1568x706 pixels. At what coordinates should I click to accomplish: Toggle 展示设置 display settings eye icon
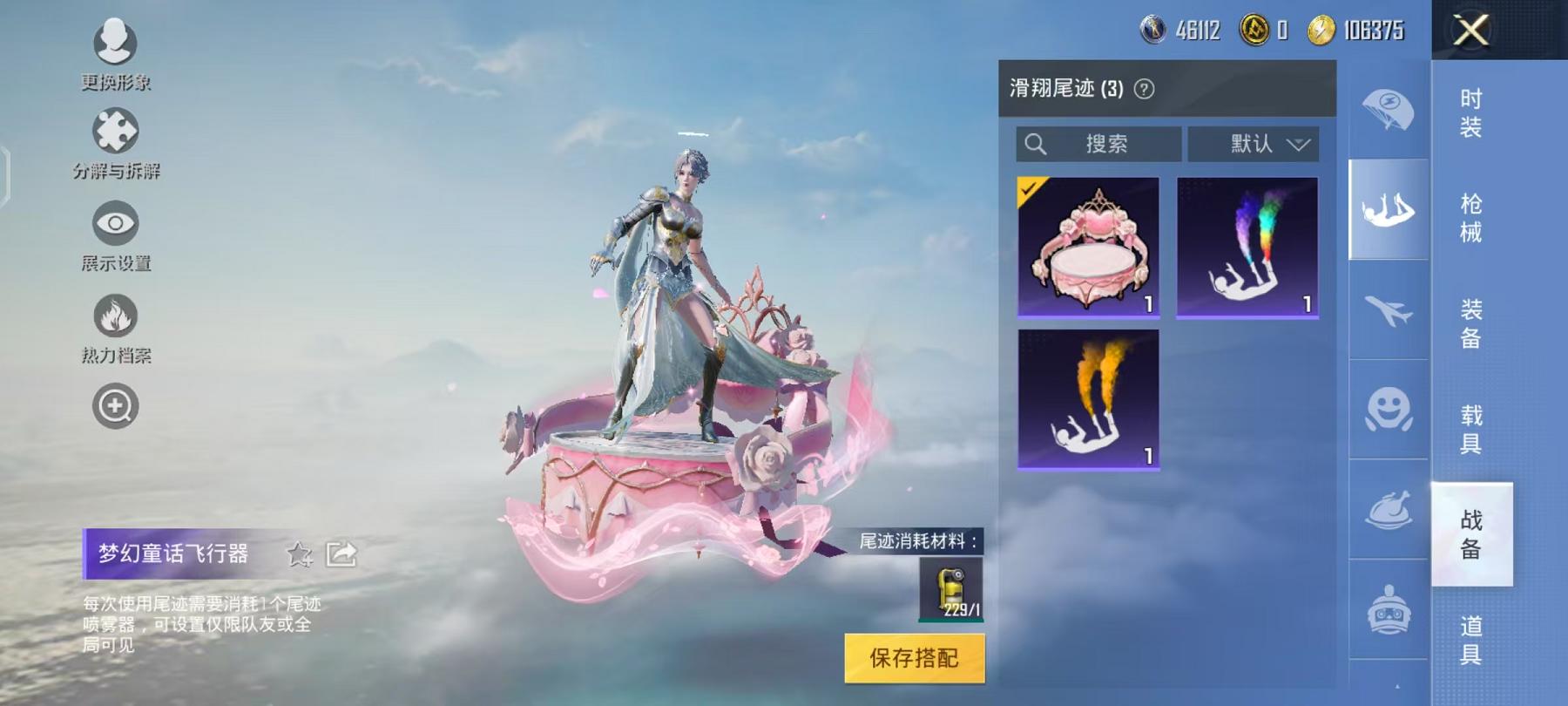point(116,222)
